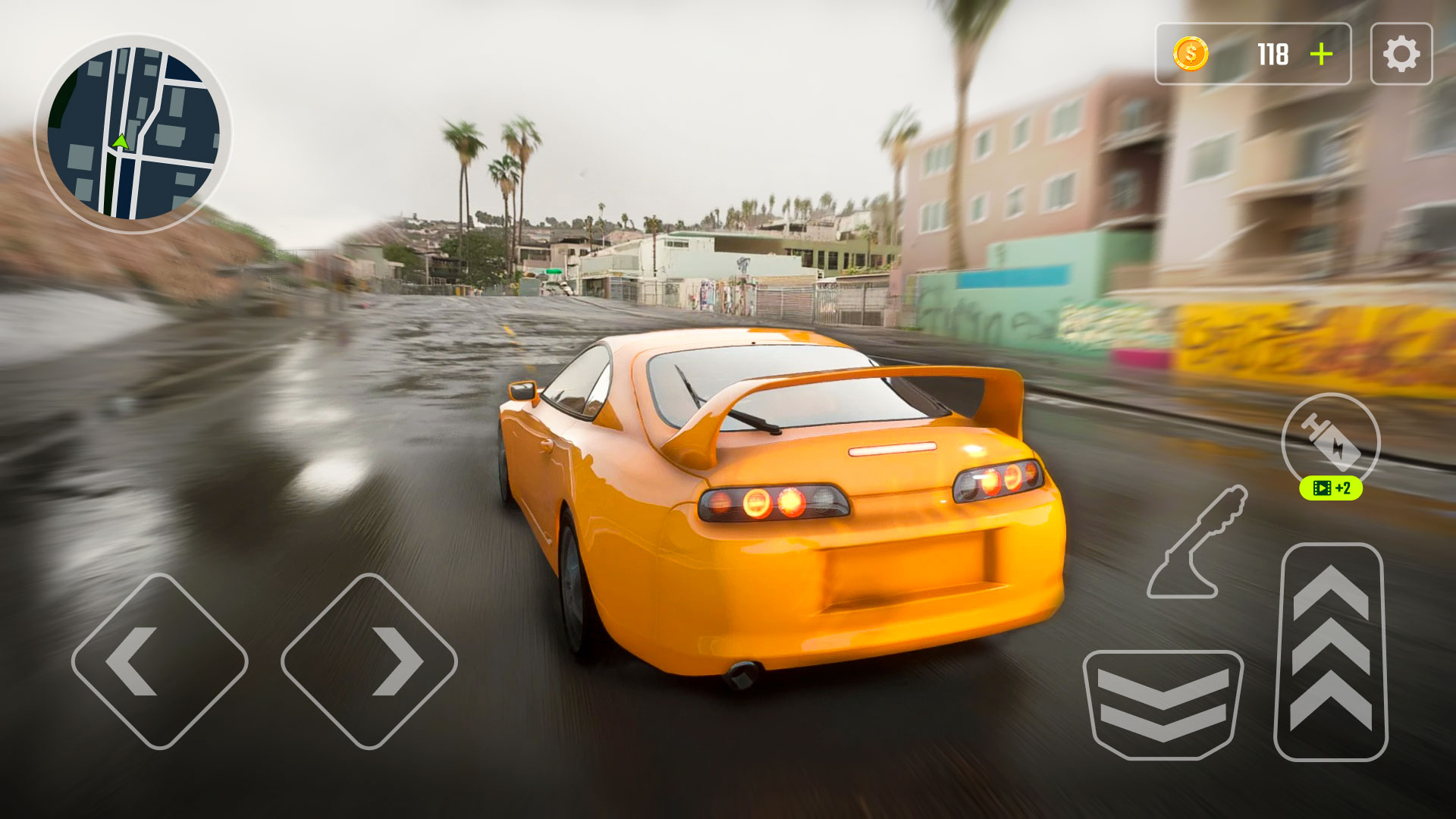
Task: Tap the left steering arrow
Action: (x=162, y=659)
